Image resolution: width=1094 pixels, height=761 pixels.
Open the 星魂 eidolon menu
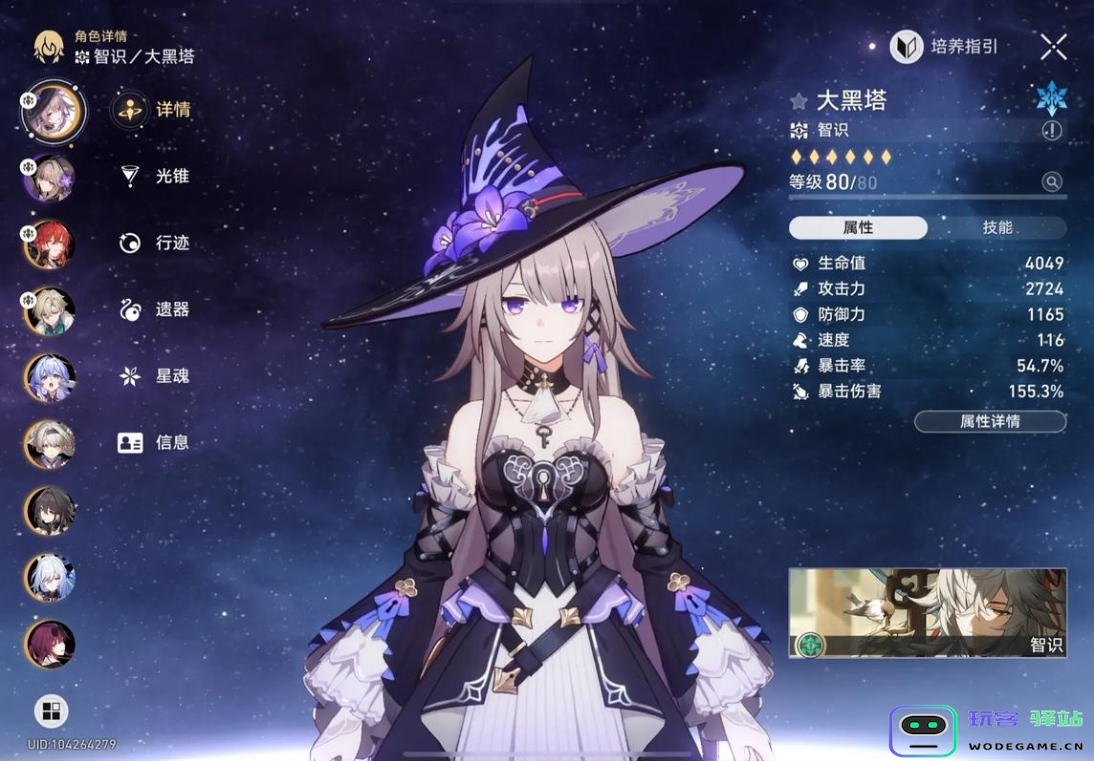click(x=155, y=376)
